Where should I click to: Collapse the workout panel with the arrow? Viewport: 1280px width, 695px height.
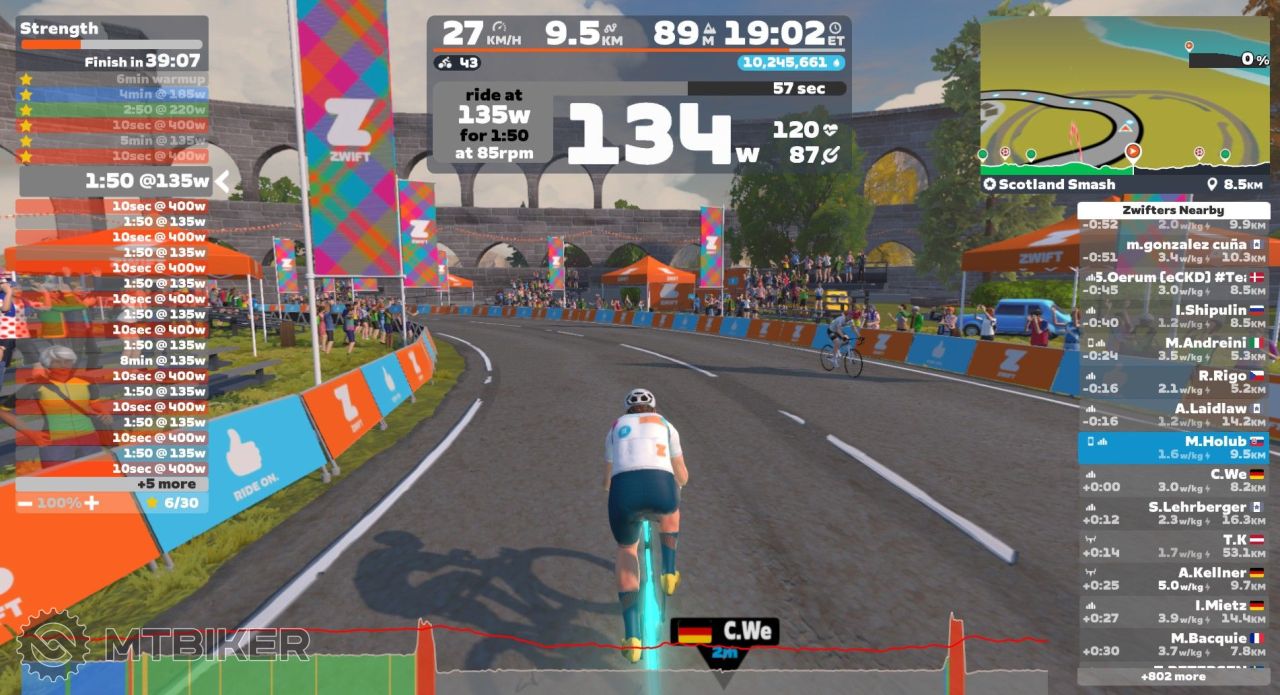tap(223, 181)
